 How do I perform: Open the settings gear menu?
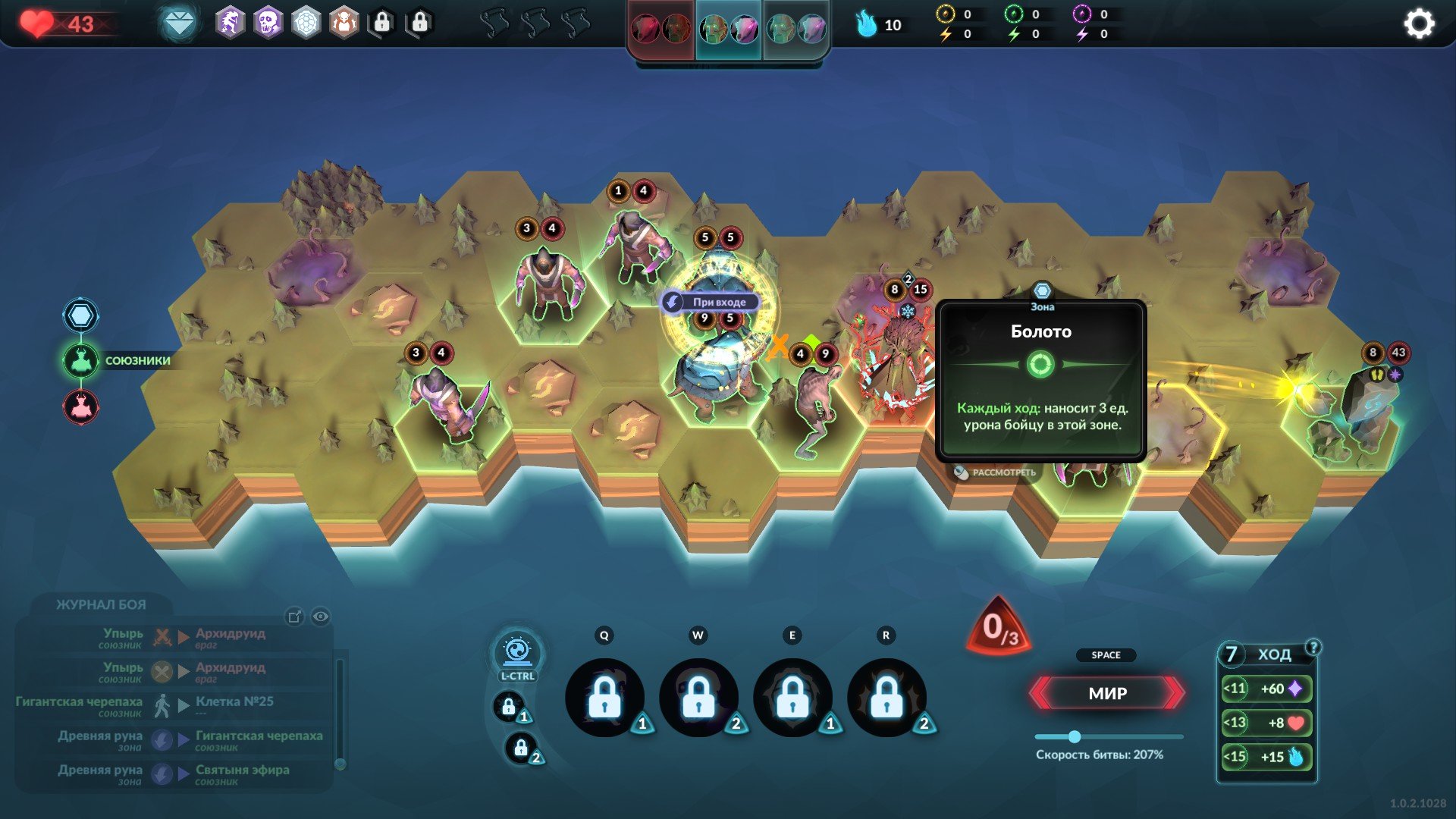click(x=1419, y=24)
